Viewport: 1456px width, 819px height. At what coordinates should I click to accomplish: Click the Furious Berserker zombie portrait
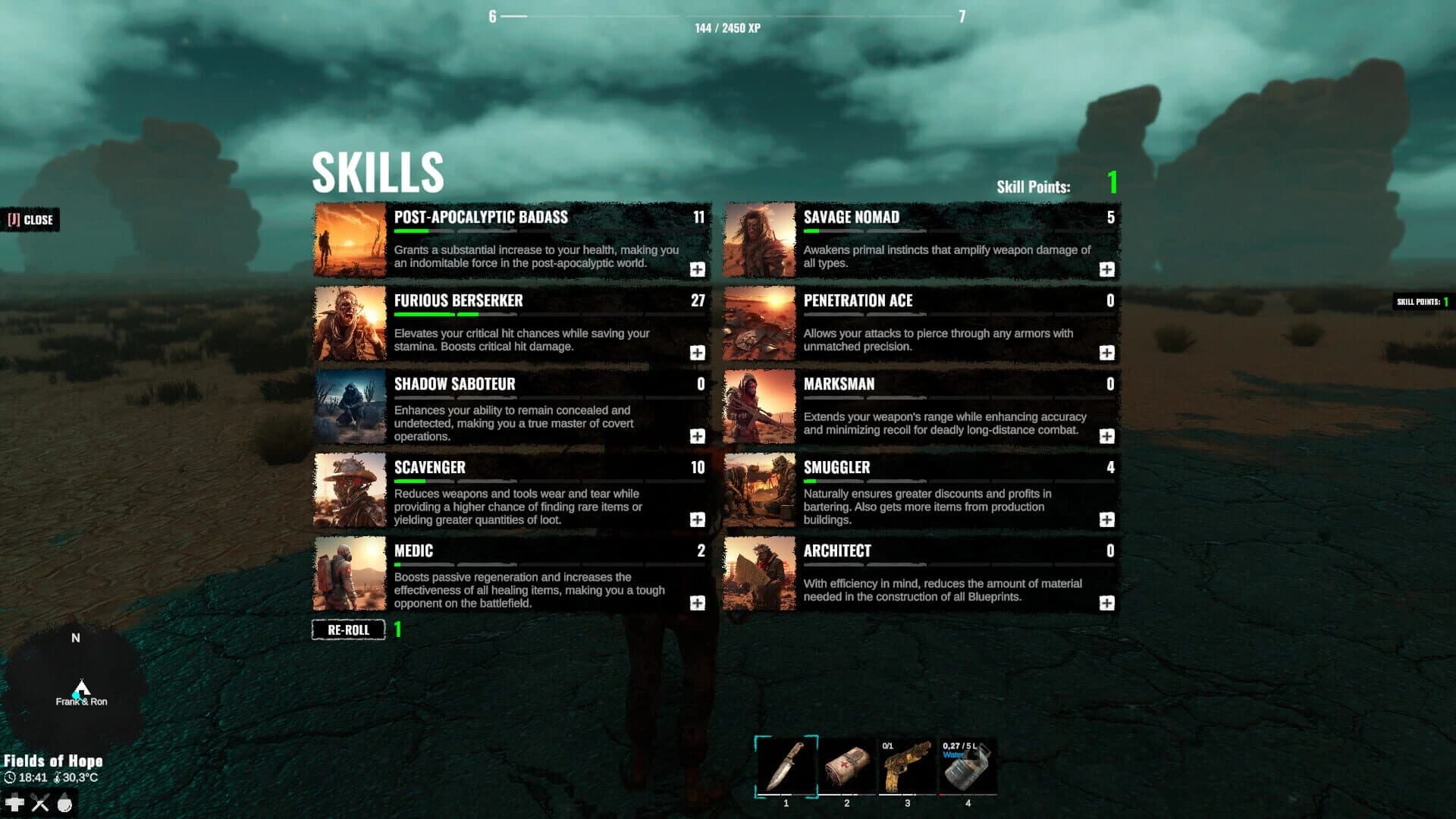click(x=350, y=323)
